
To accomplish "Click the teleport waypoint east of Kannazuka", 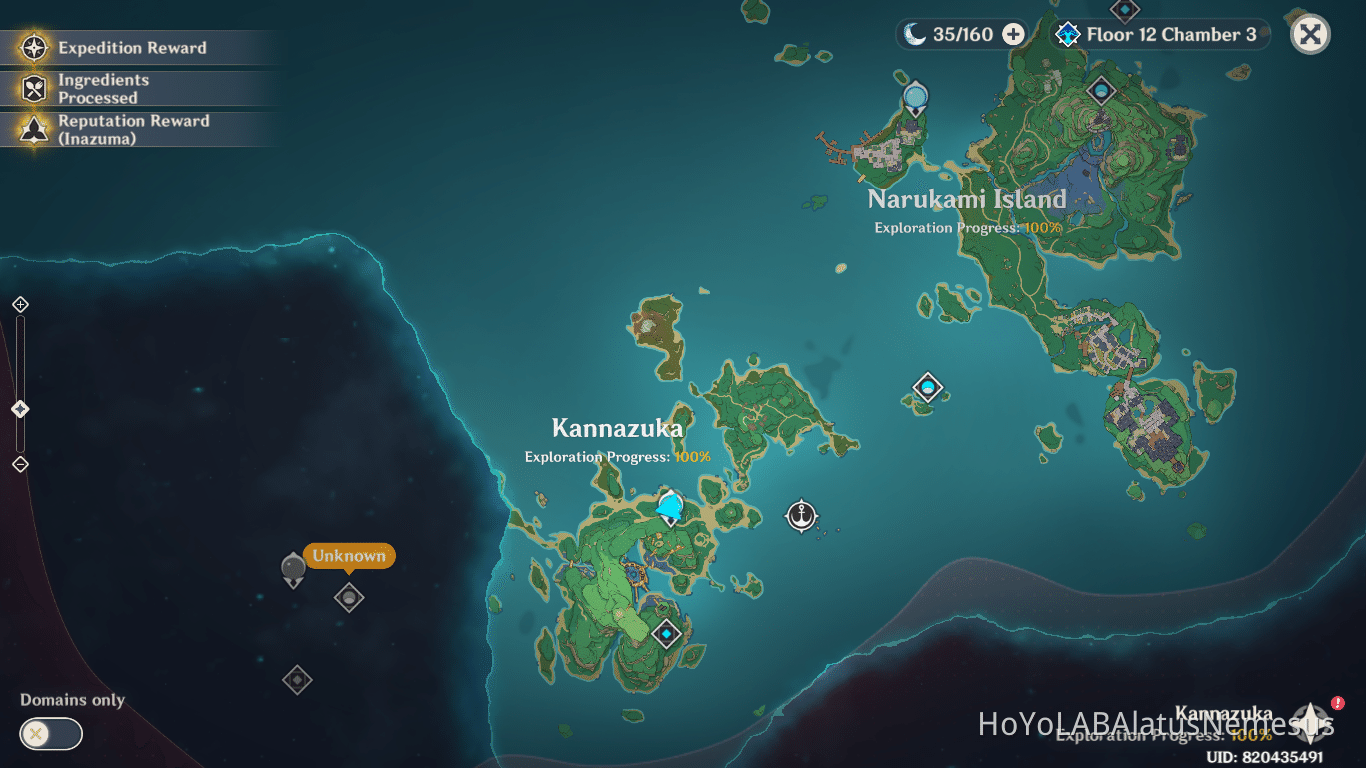I will [x=926, y=386].
